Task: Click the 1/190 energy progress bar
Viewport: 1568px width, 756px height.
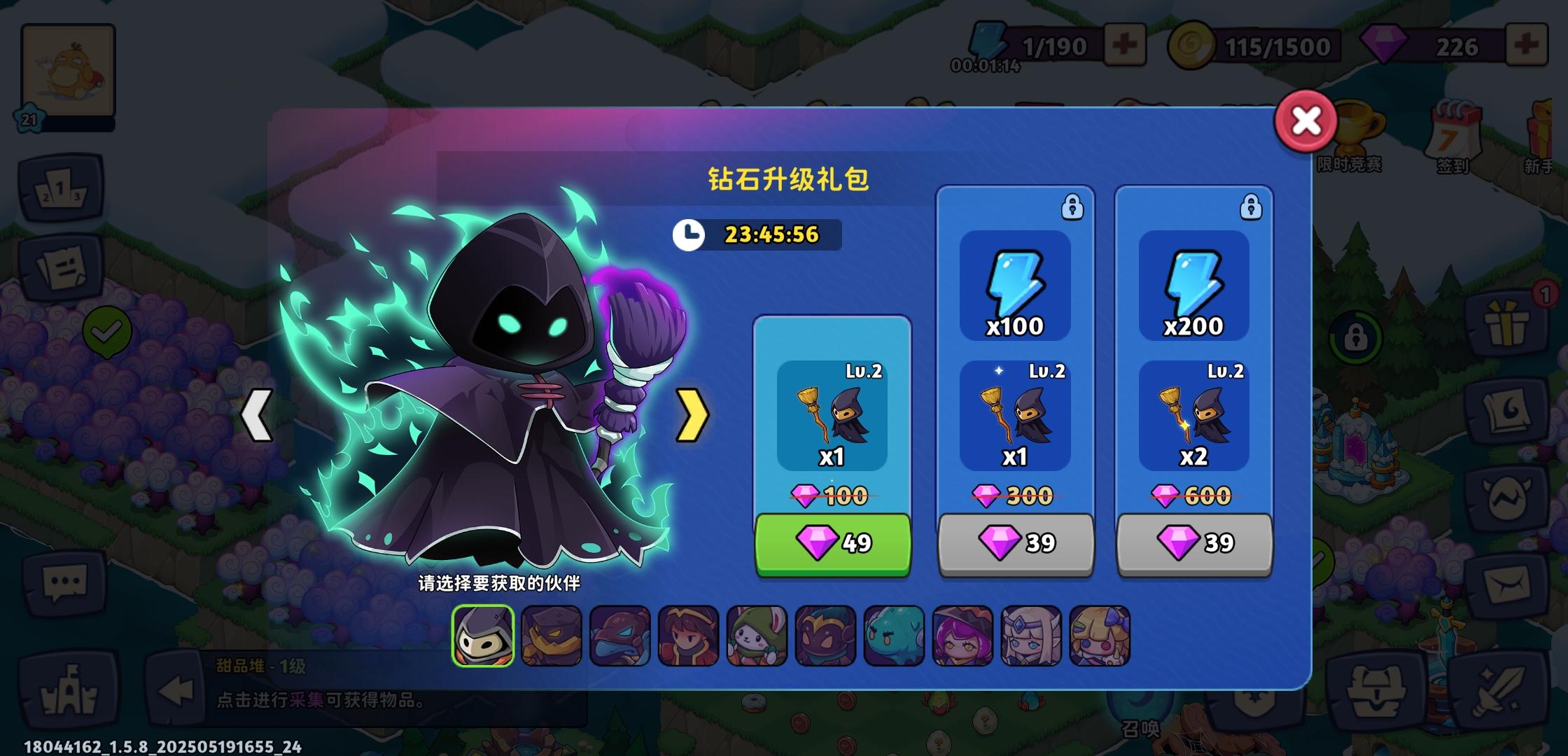Action: (1057, 45)
